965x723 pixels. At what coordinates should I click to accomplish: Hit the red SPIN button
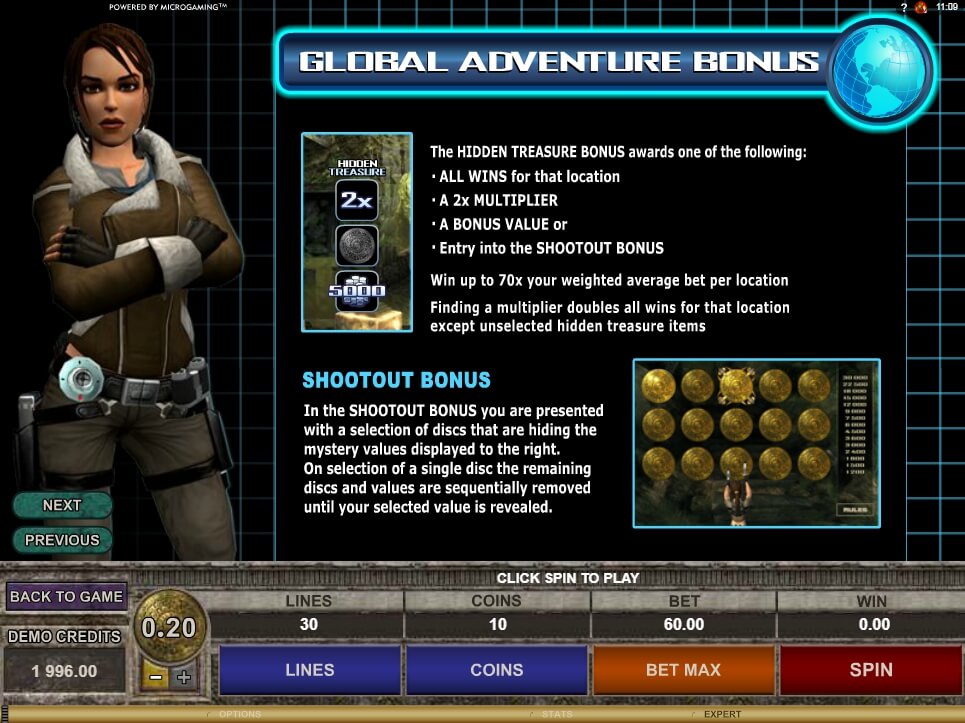coord(870,670)
